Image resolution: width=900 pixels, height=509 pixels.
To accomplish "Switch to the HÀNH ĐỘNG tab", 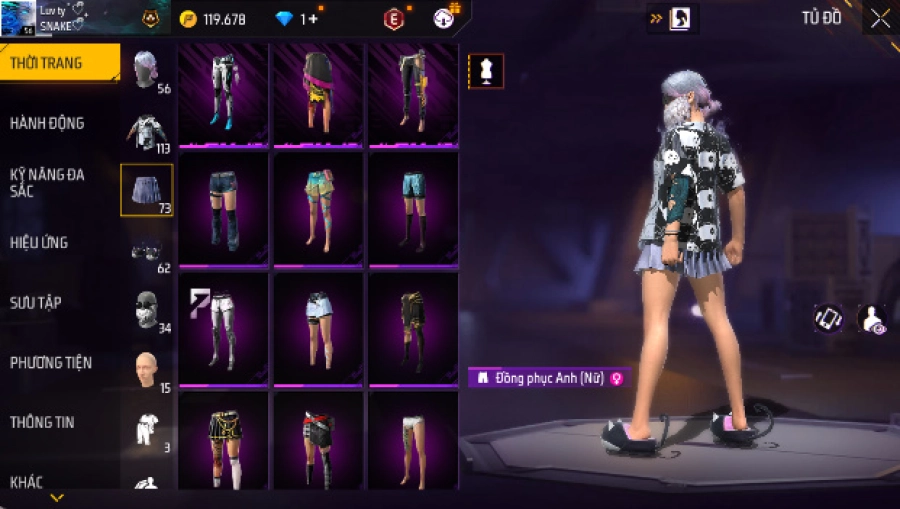I will point(48,123).
